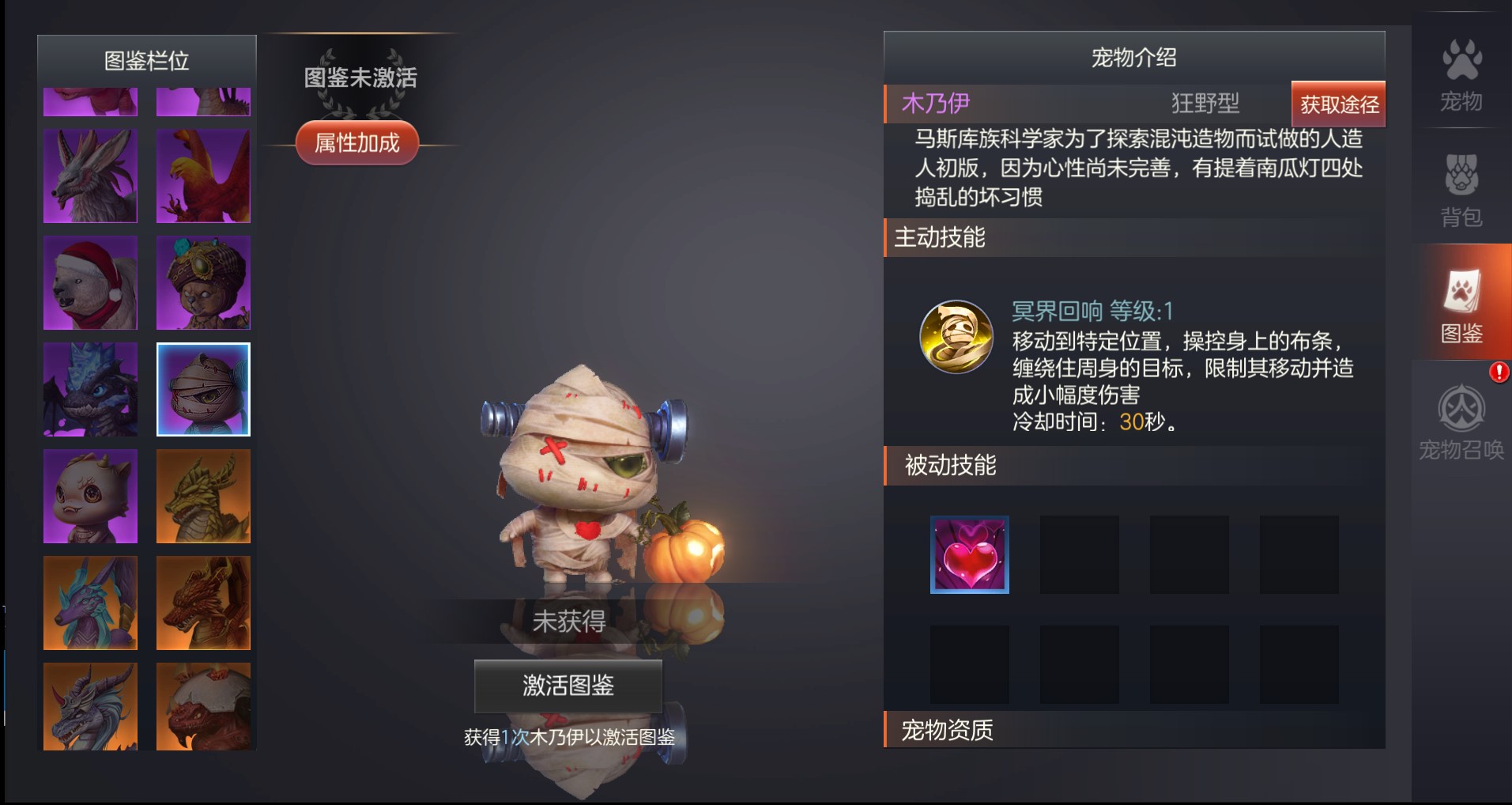The width and height of the screenshot is (1512, 805).
Task: Select the 图鉴 tab
Action: [1461, 305]
